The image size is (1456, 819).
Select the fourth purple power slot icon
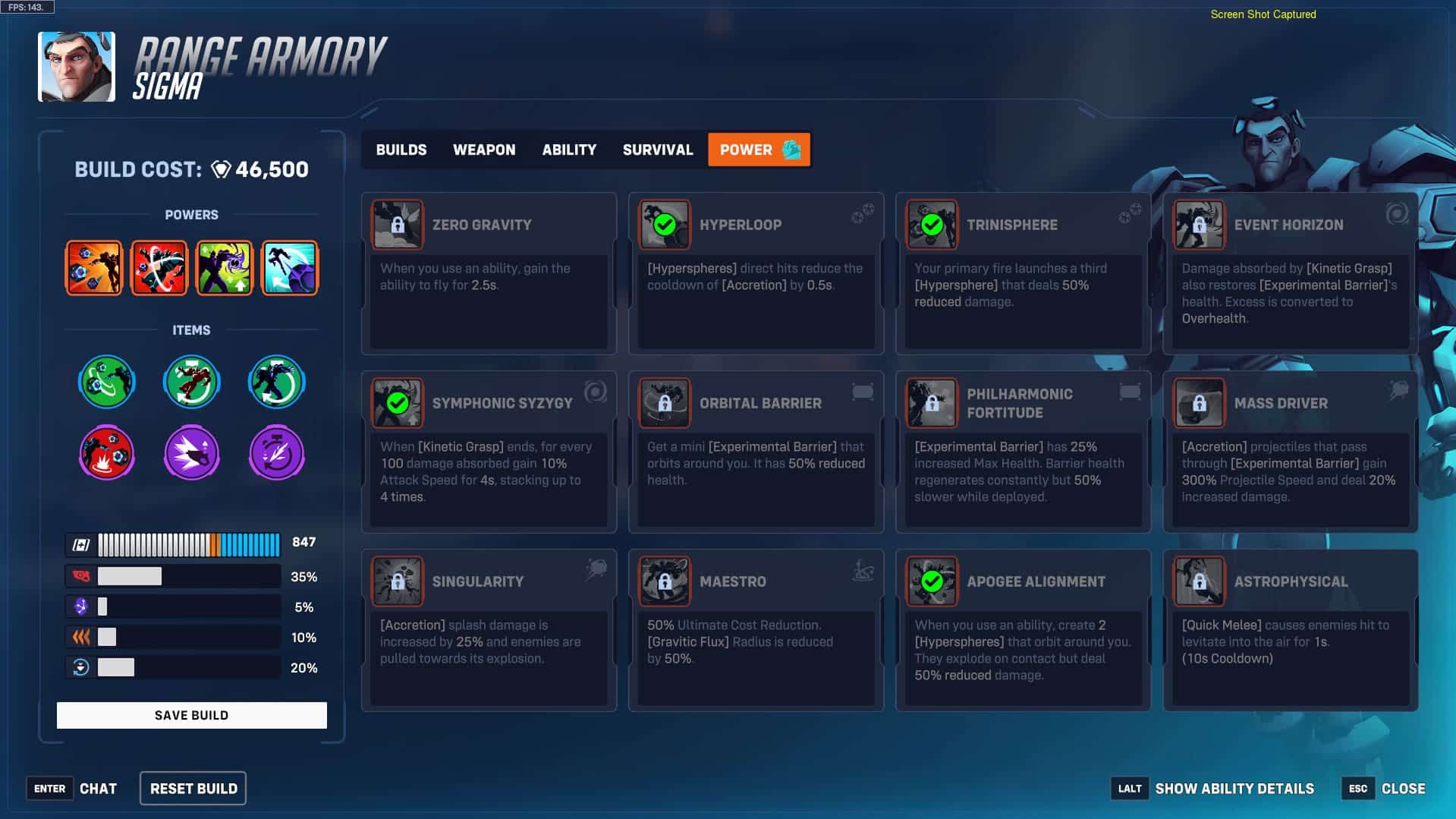(289, 267)
